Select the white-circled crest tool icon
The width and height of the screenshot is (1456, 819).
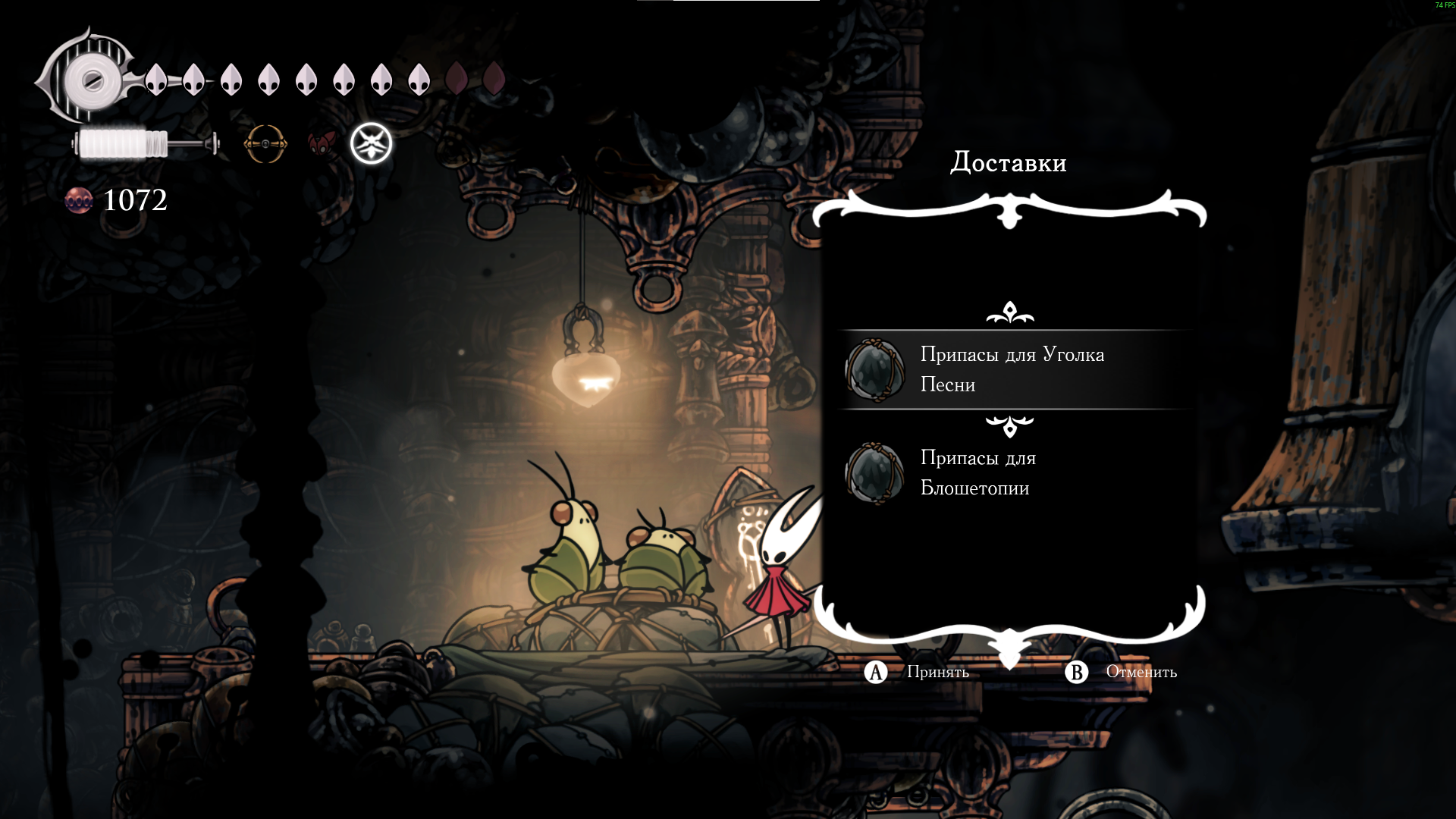372,143
